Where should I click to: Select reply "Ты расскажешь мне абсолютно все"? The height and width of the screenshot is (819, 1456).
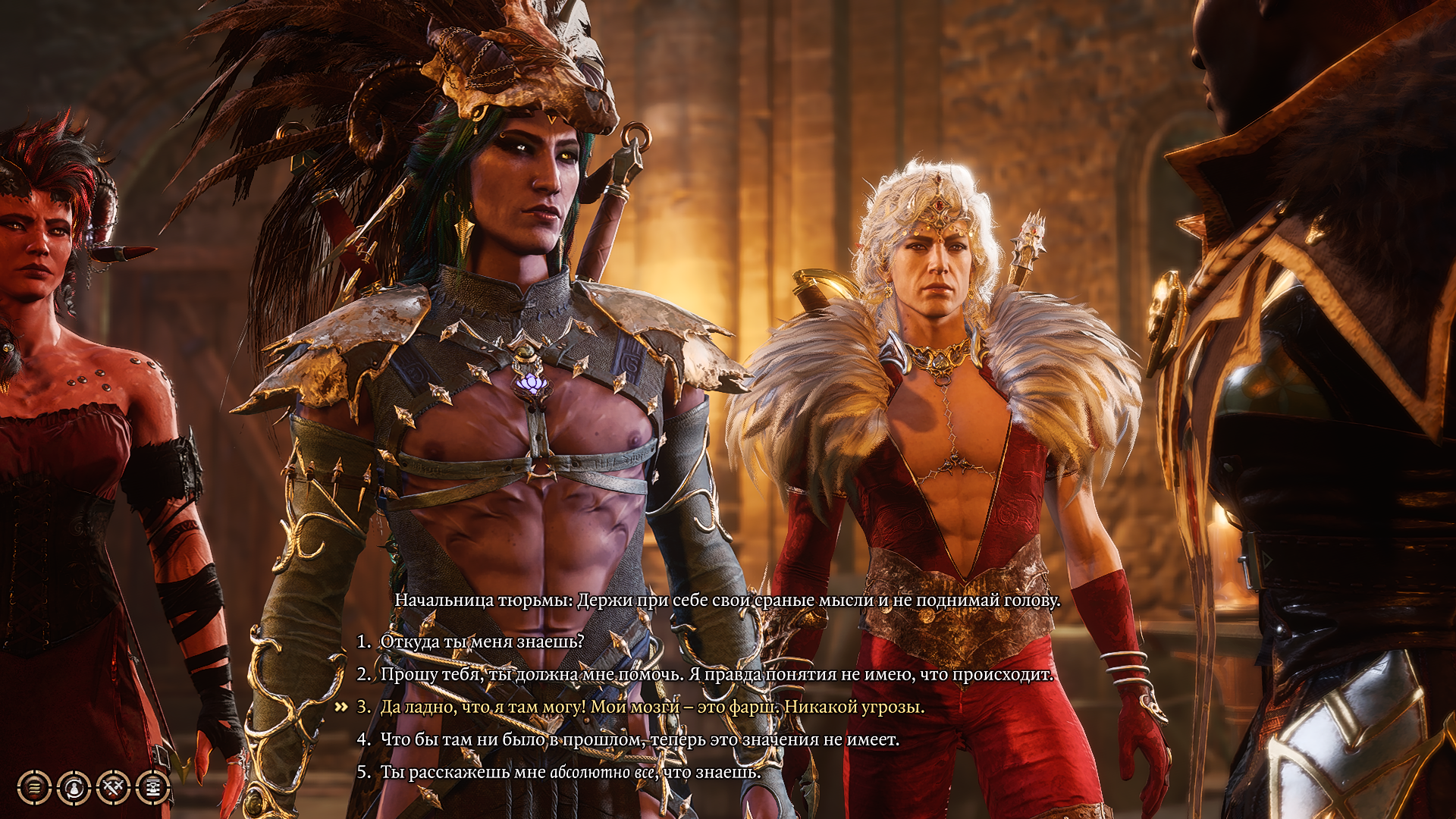(x=570, y=772)
